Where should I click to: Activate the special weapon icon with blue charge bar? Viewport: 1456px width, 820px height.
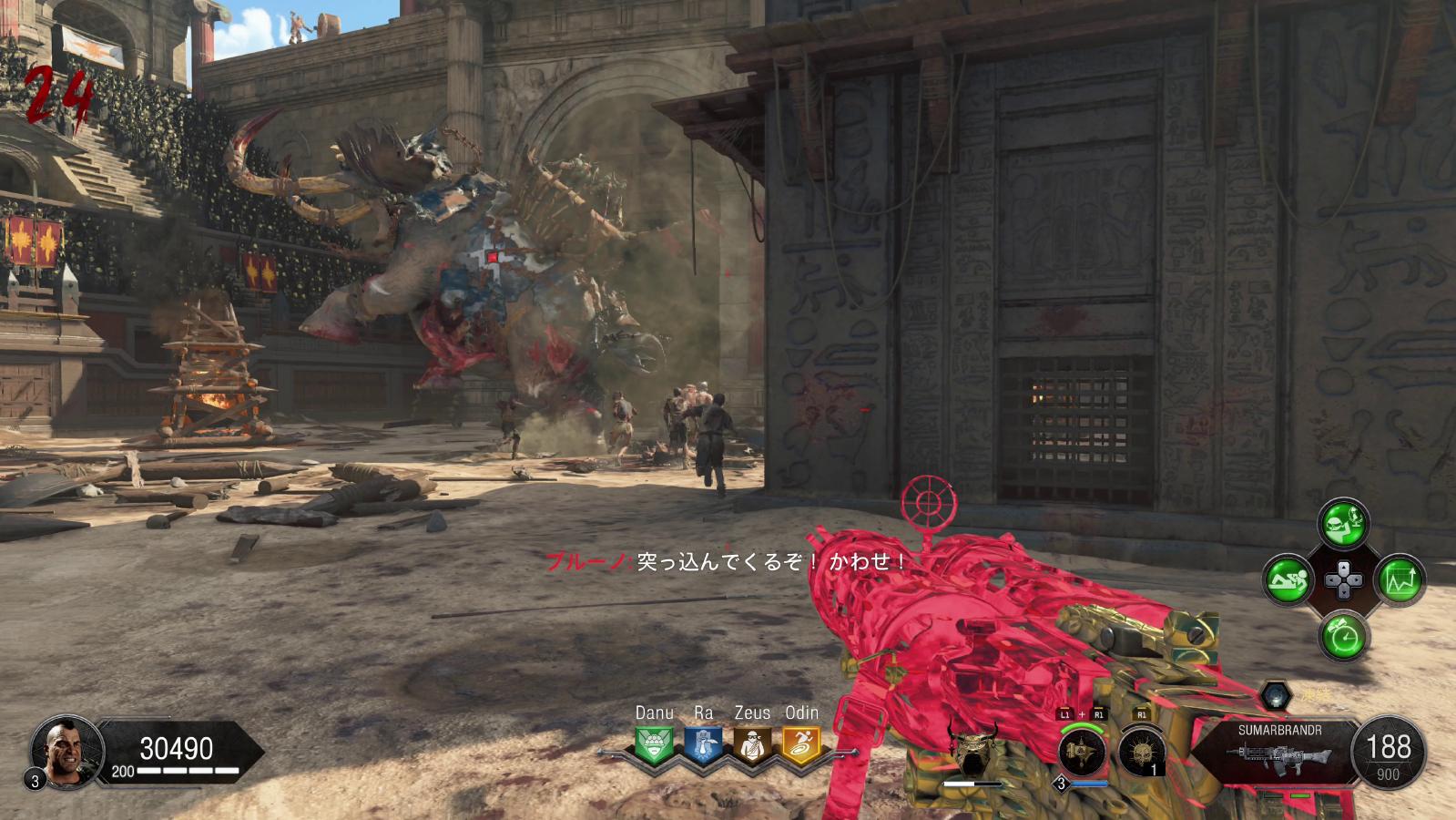1083,752
